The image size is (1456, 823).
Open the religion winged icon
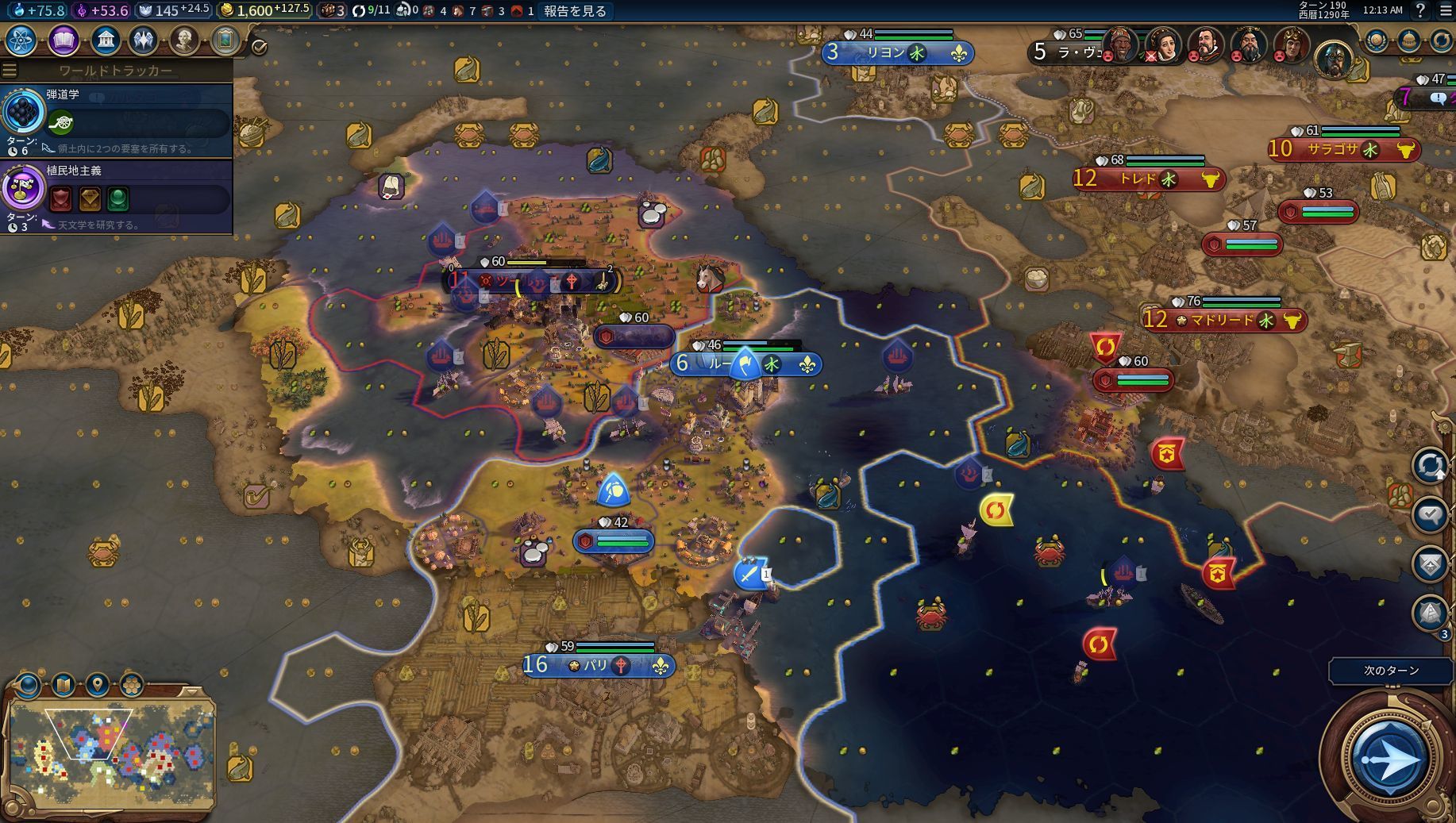144,40
